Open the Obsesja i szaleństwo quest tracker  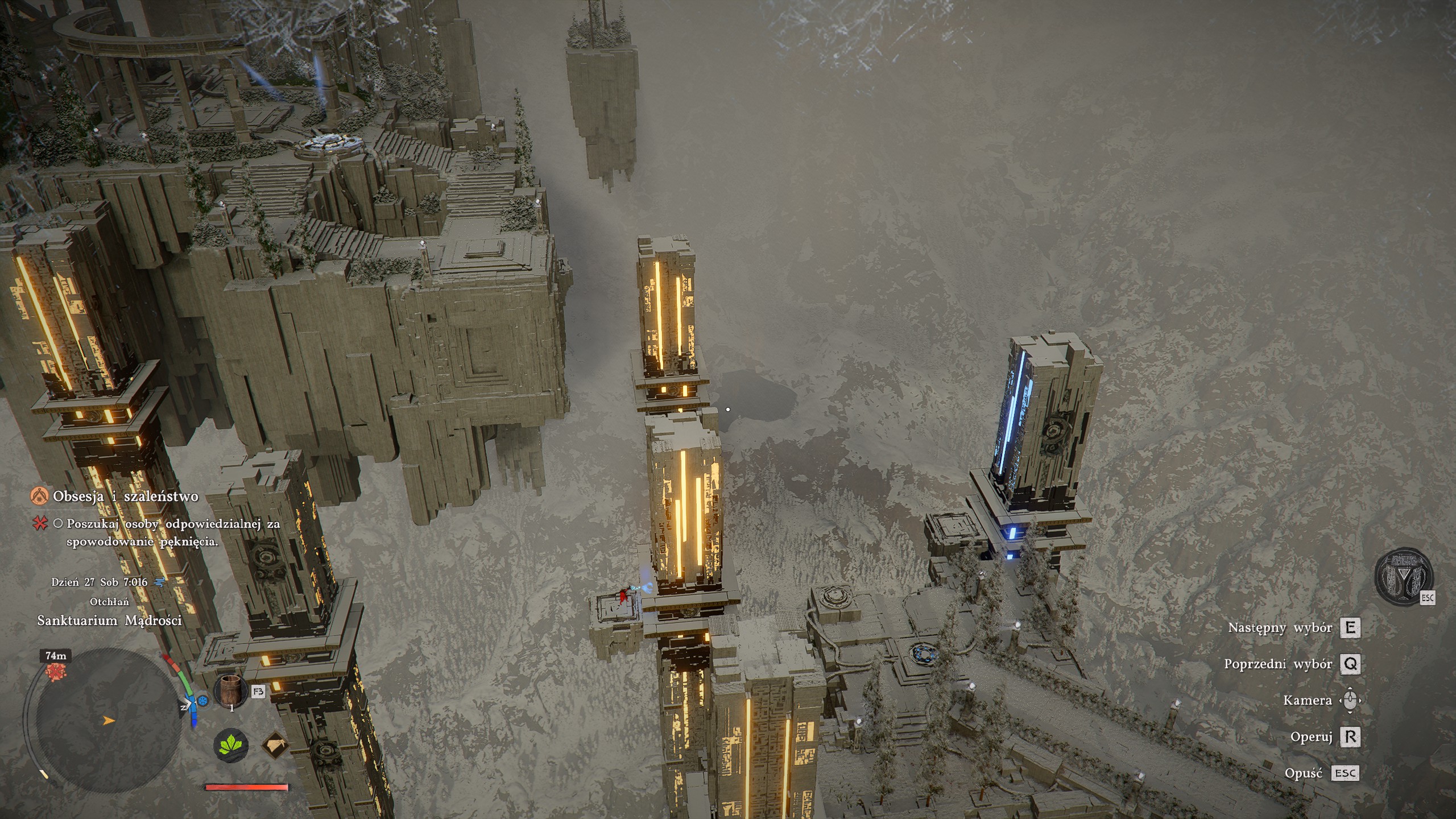point(125,497)
